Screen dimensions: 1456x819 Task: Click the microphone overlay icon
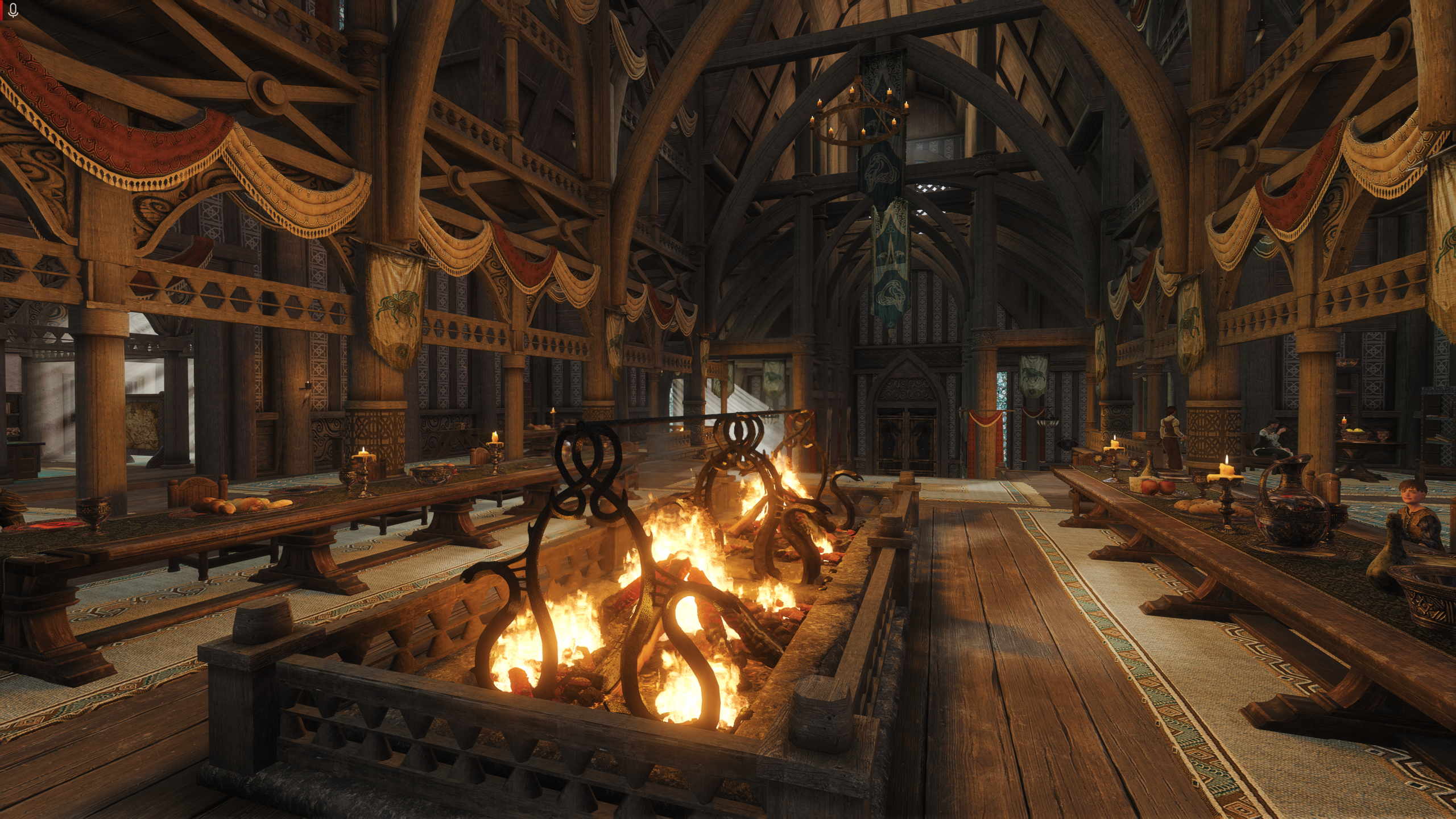point(14,10)
